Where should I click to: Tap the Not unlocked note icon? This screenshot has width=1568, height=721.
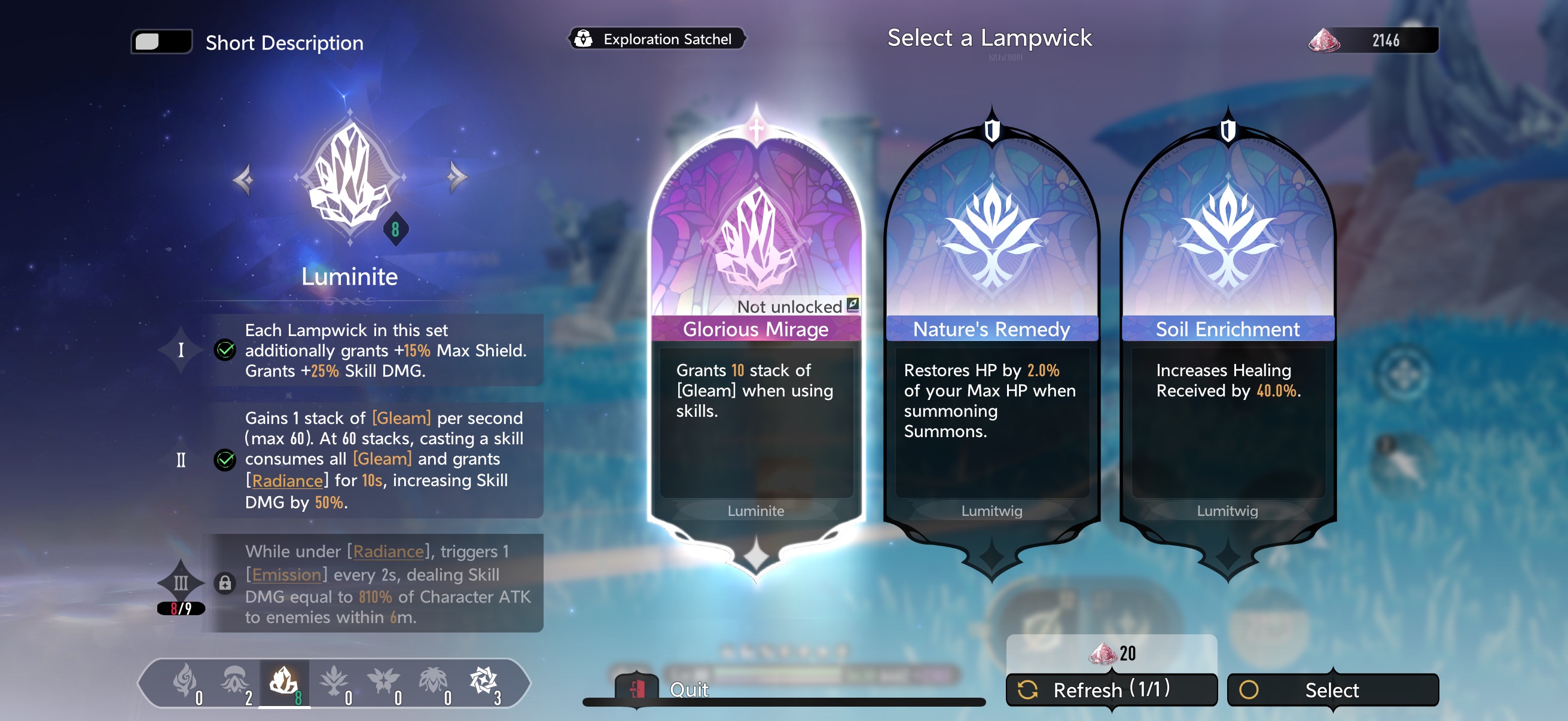853,305
